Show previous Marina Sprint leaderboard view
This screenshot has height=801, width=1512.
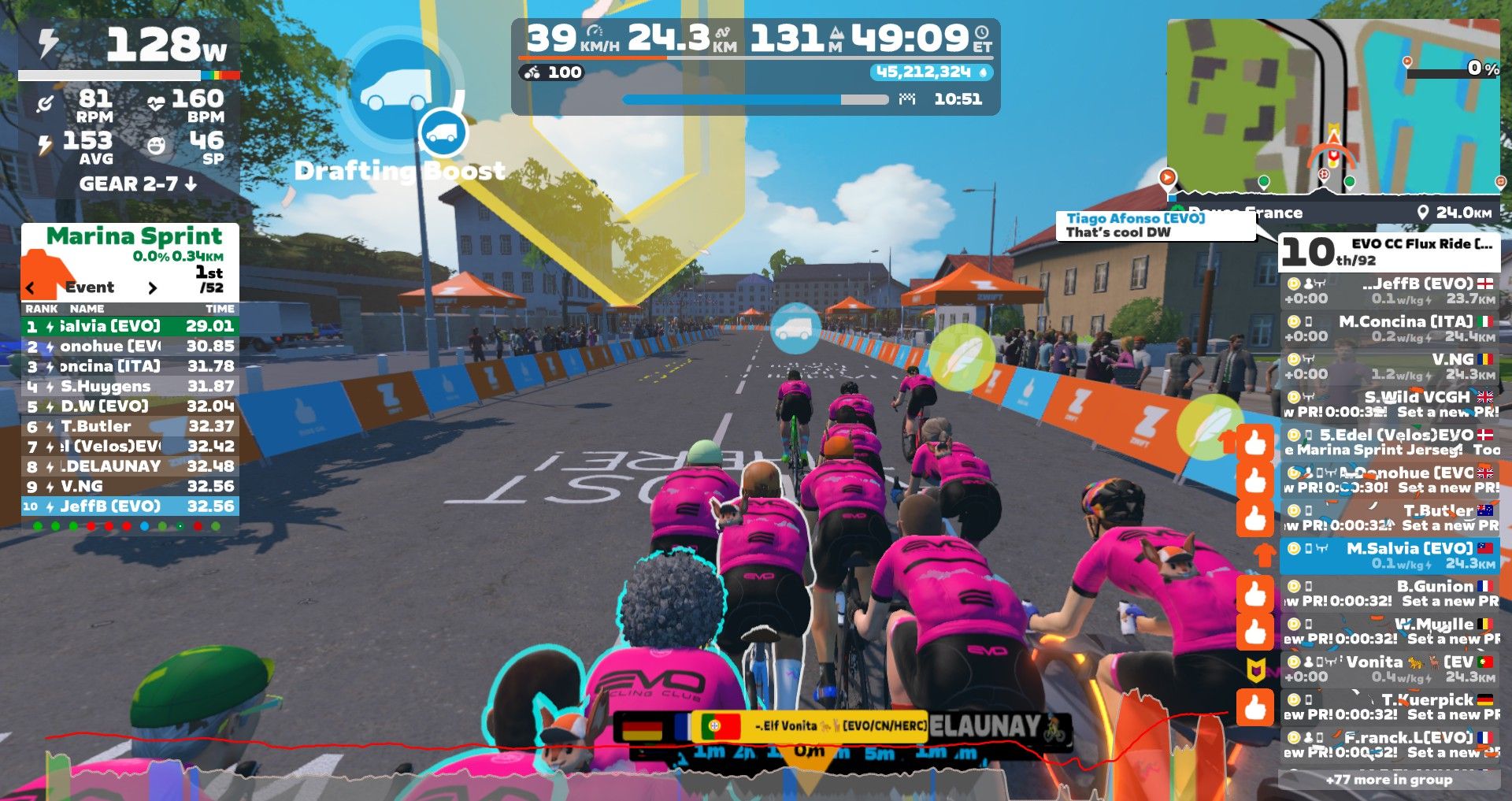point(31,288)
